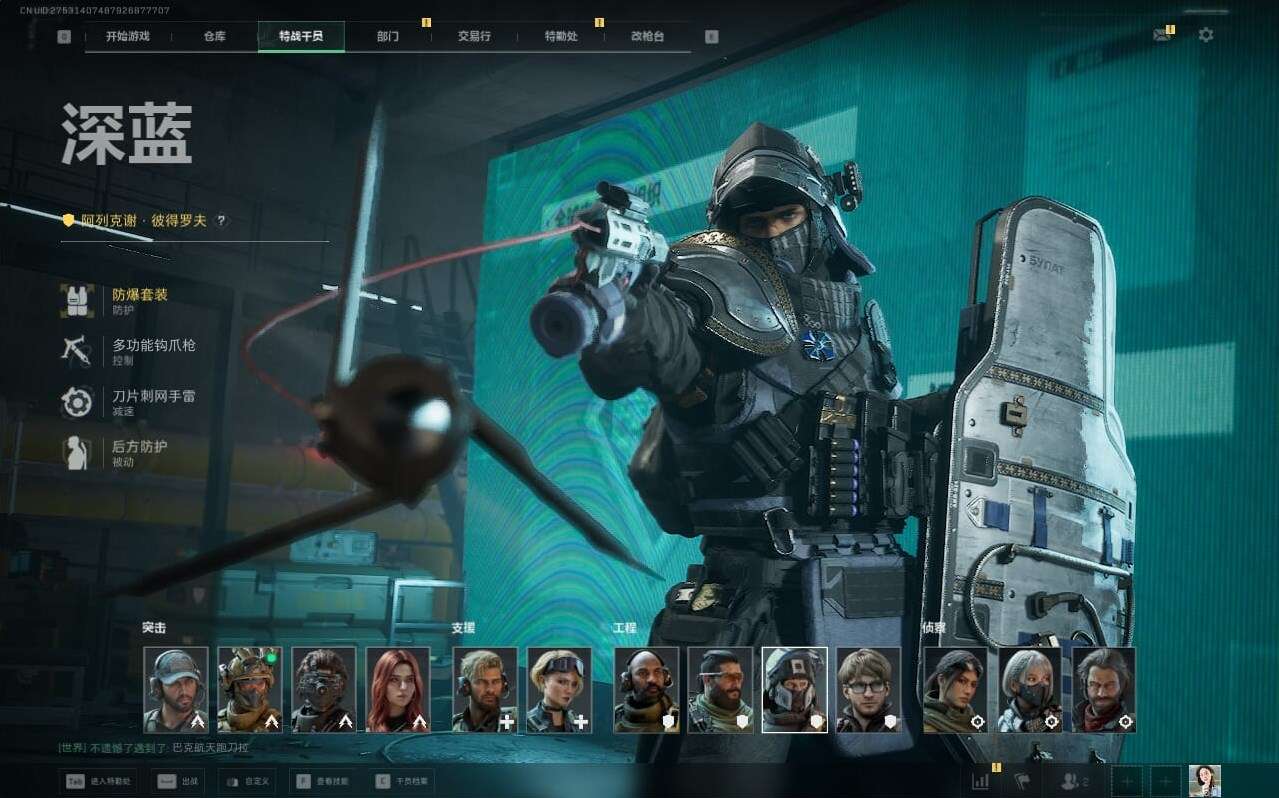Go to the 交易行 (Trading House) tab
This screenshot has width=1279, height=798.
coord(474,36)
